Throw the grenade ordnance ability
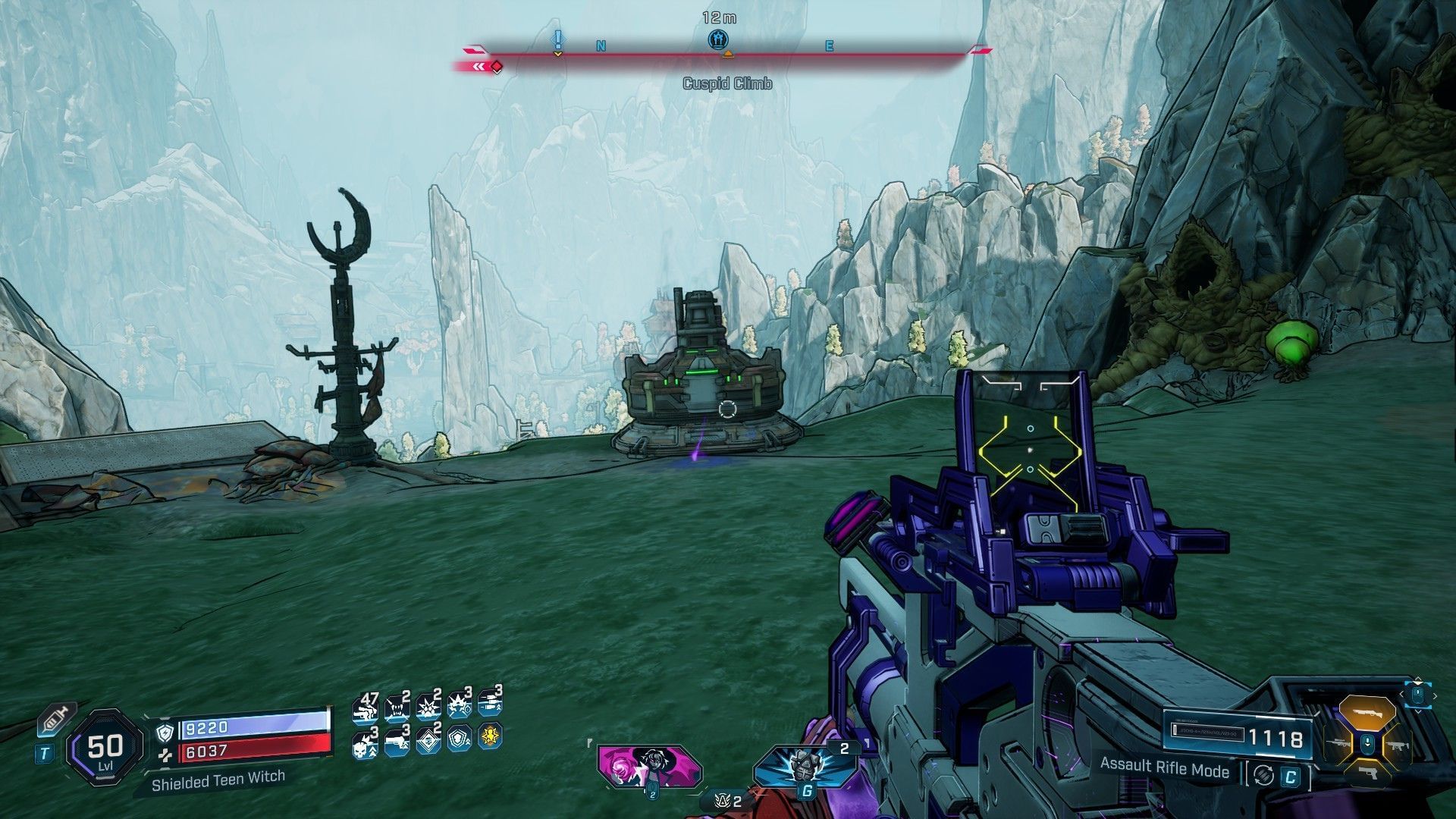Viewport: 1456px width, 819px height. coord(805,764)
